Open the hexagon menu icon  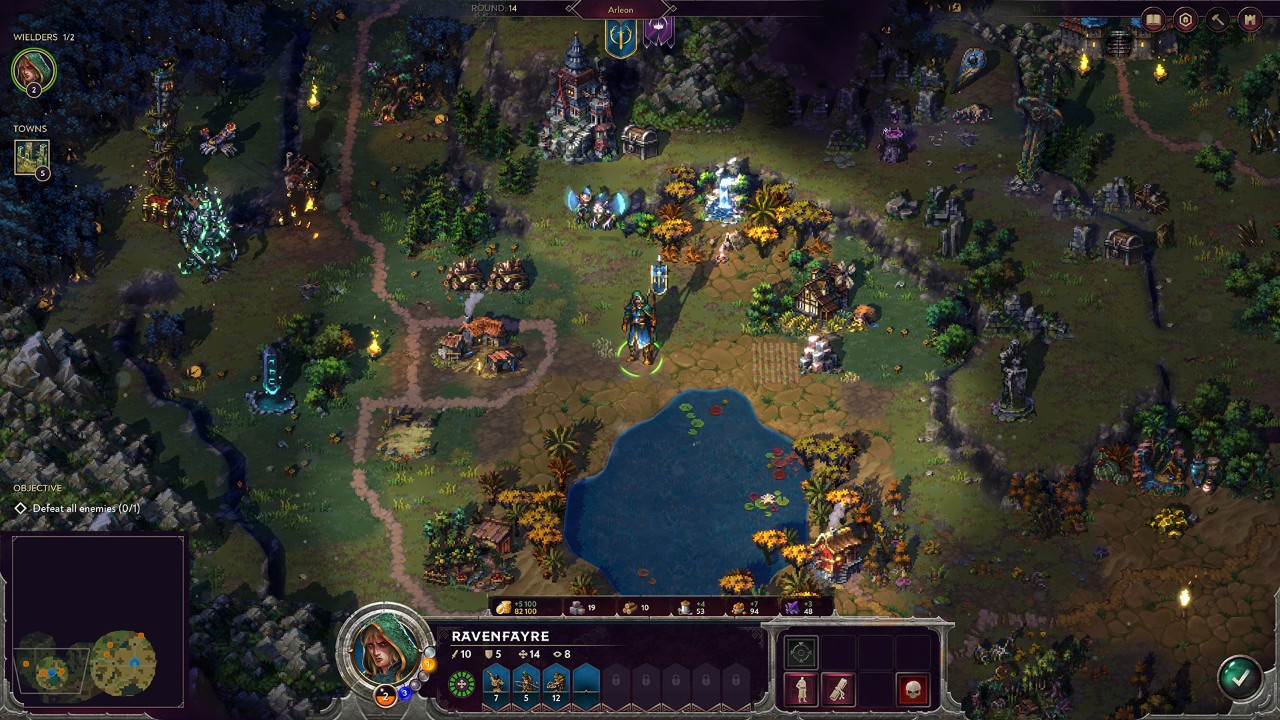(x=1186, y=19)
